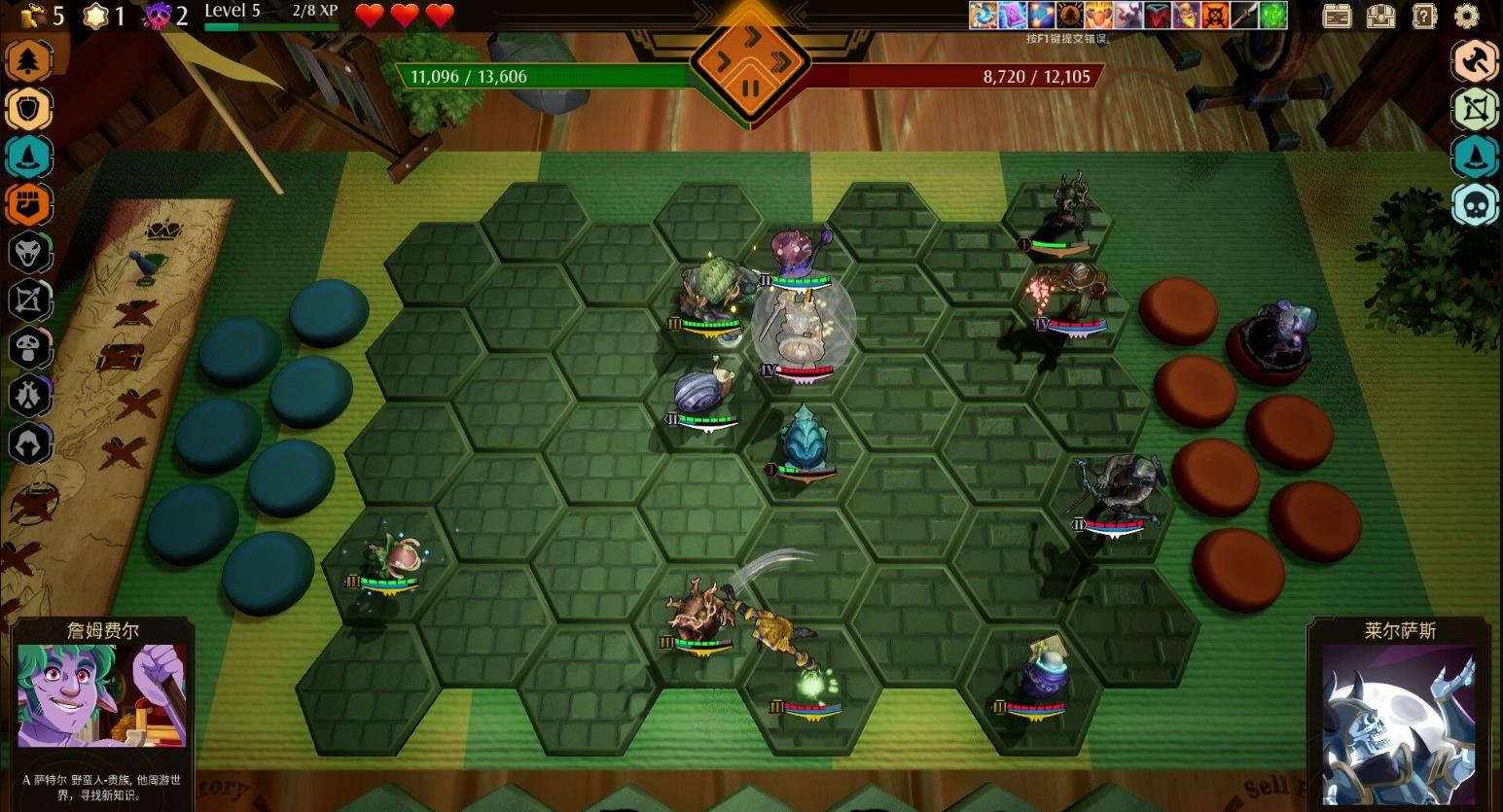The height and width of the screenshot is (812, 1503).
Task: Select the fist brawler filter icon
Action: 29,204
